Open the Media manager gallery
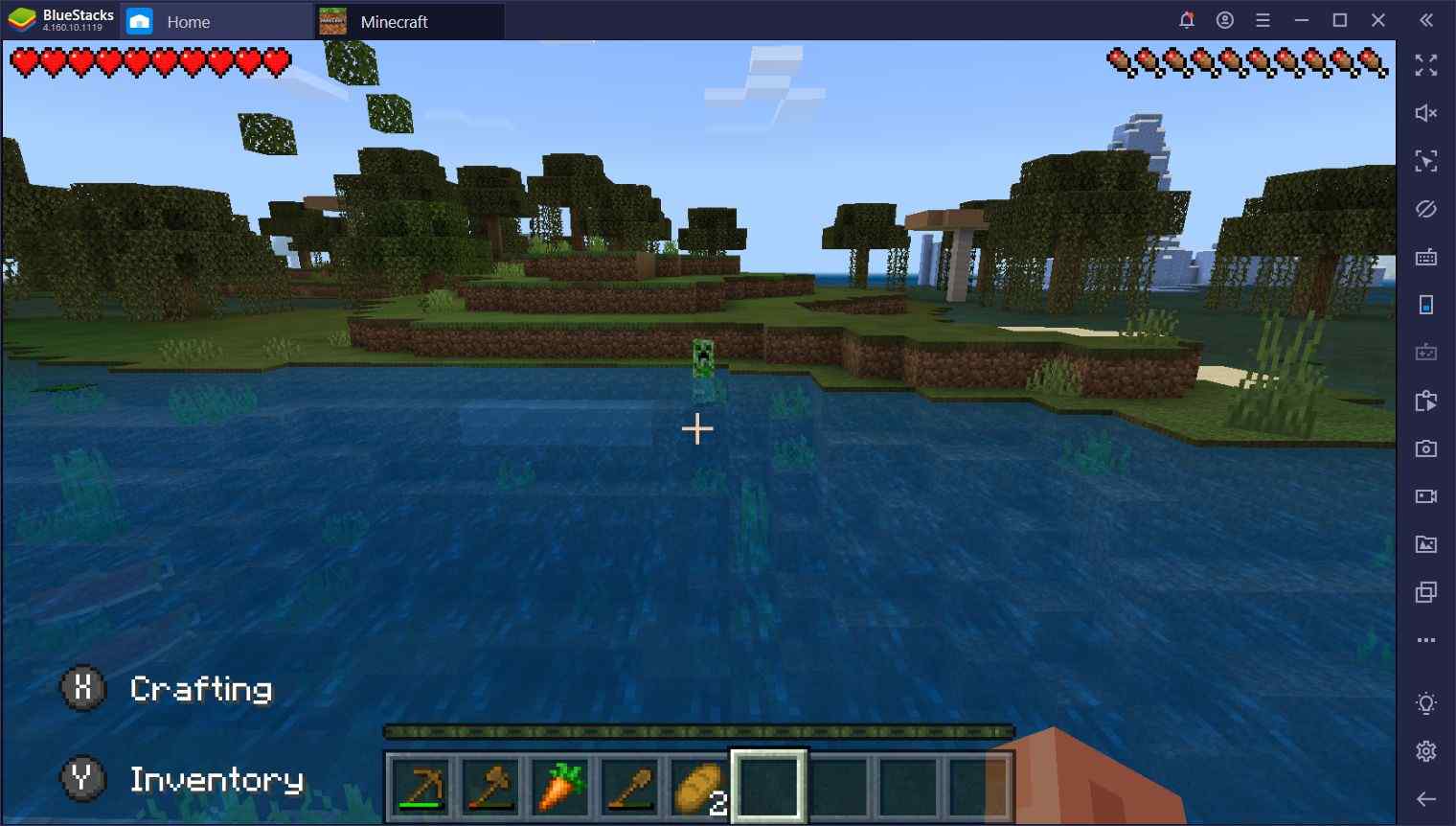 [1426, 543]
